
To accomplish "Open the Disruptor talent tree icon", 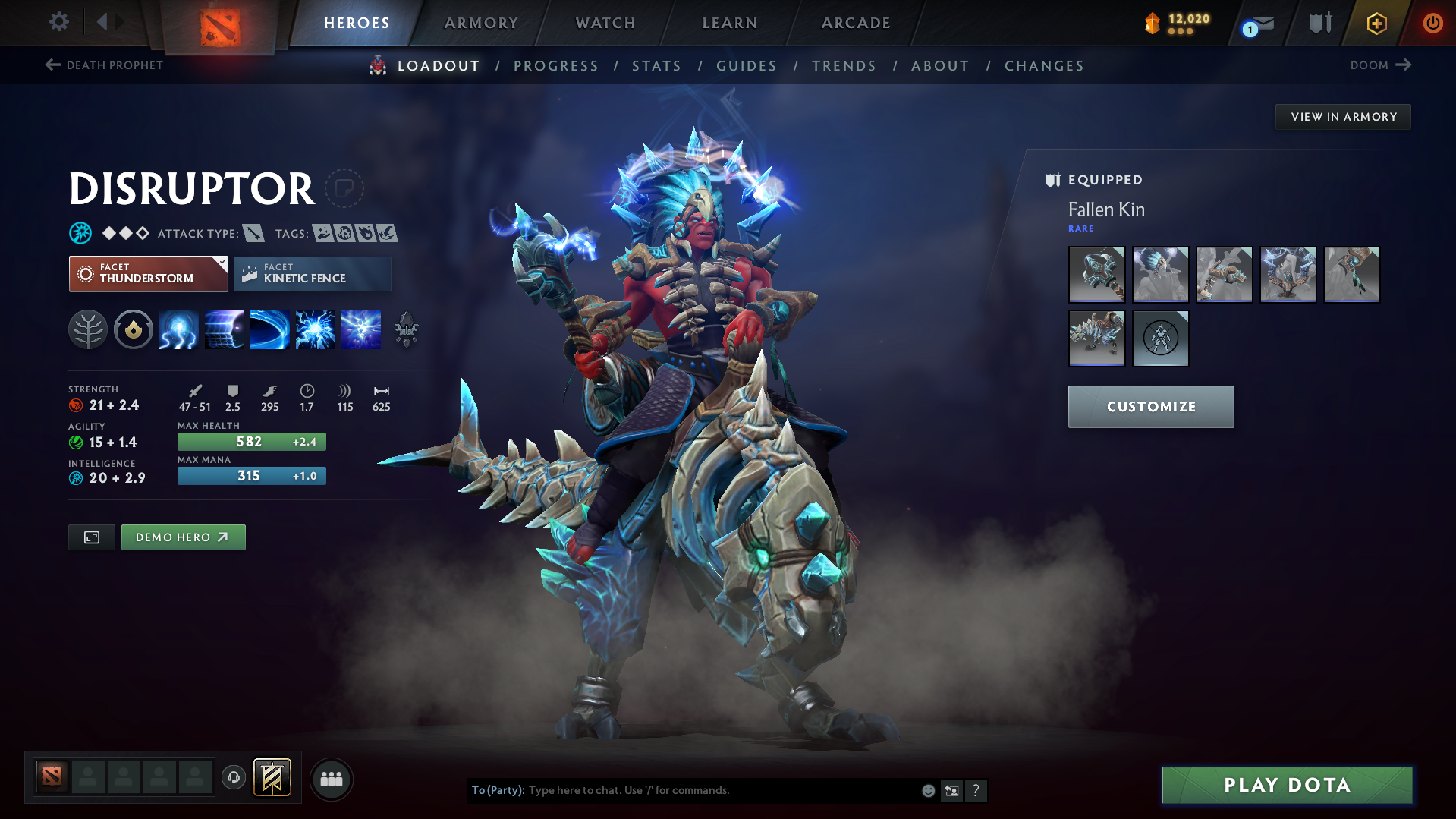I will pos(87,329).
